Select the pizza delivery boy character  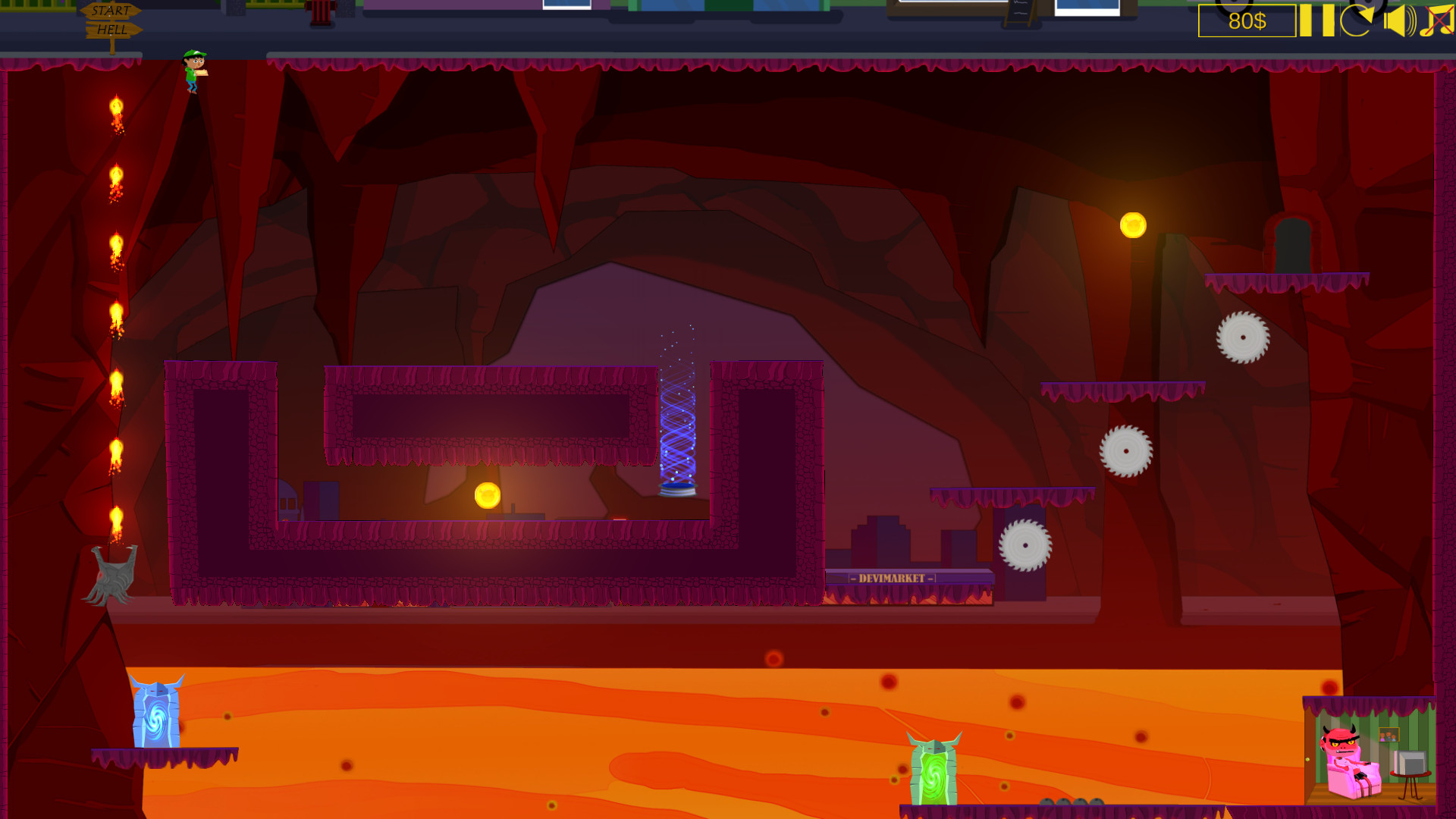click(x=191, y=72)
